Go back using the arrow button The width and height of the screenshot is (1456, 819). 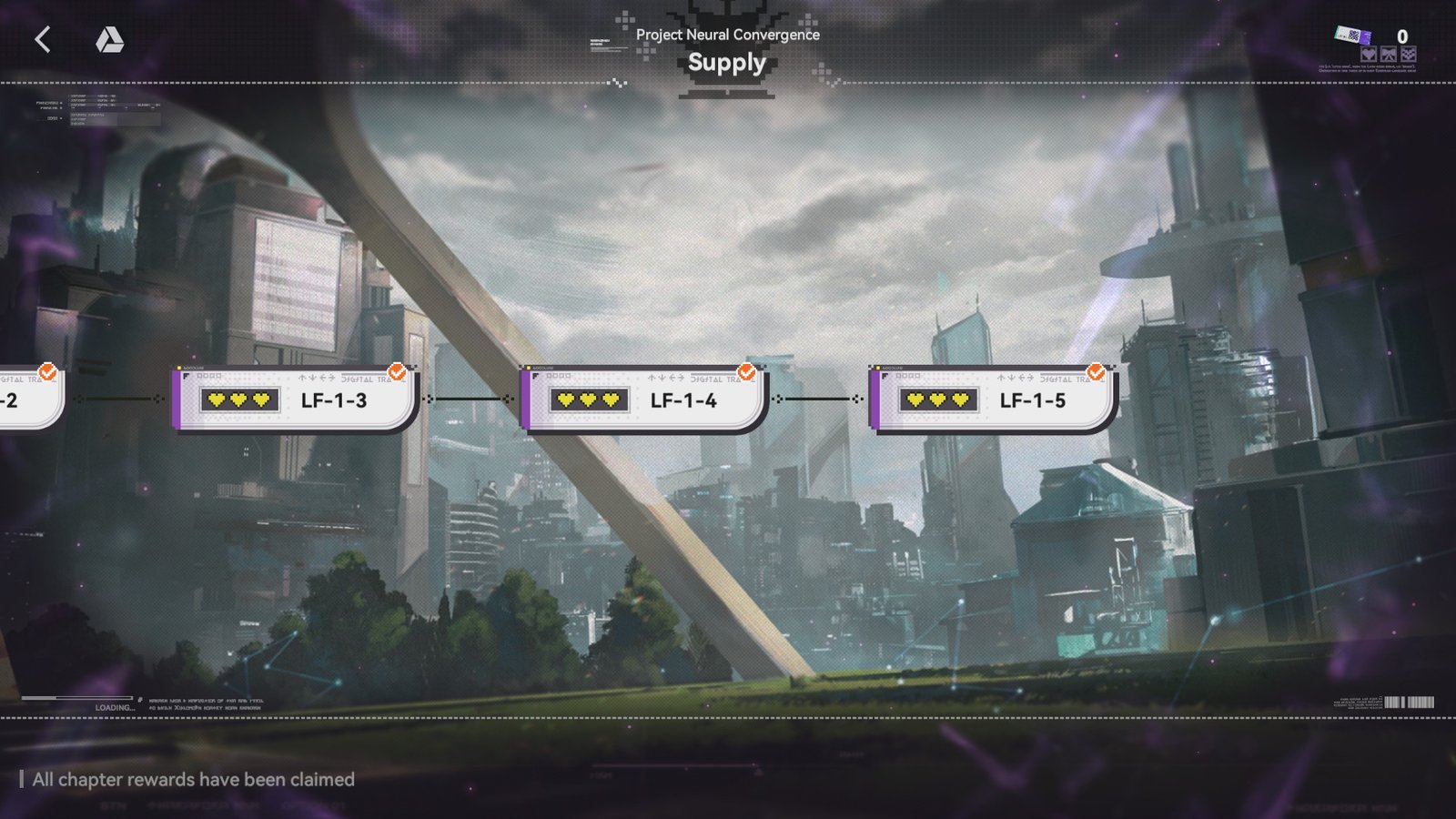pyautogui.click(x=42, y=39)
